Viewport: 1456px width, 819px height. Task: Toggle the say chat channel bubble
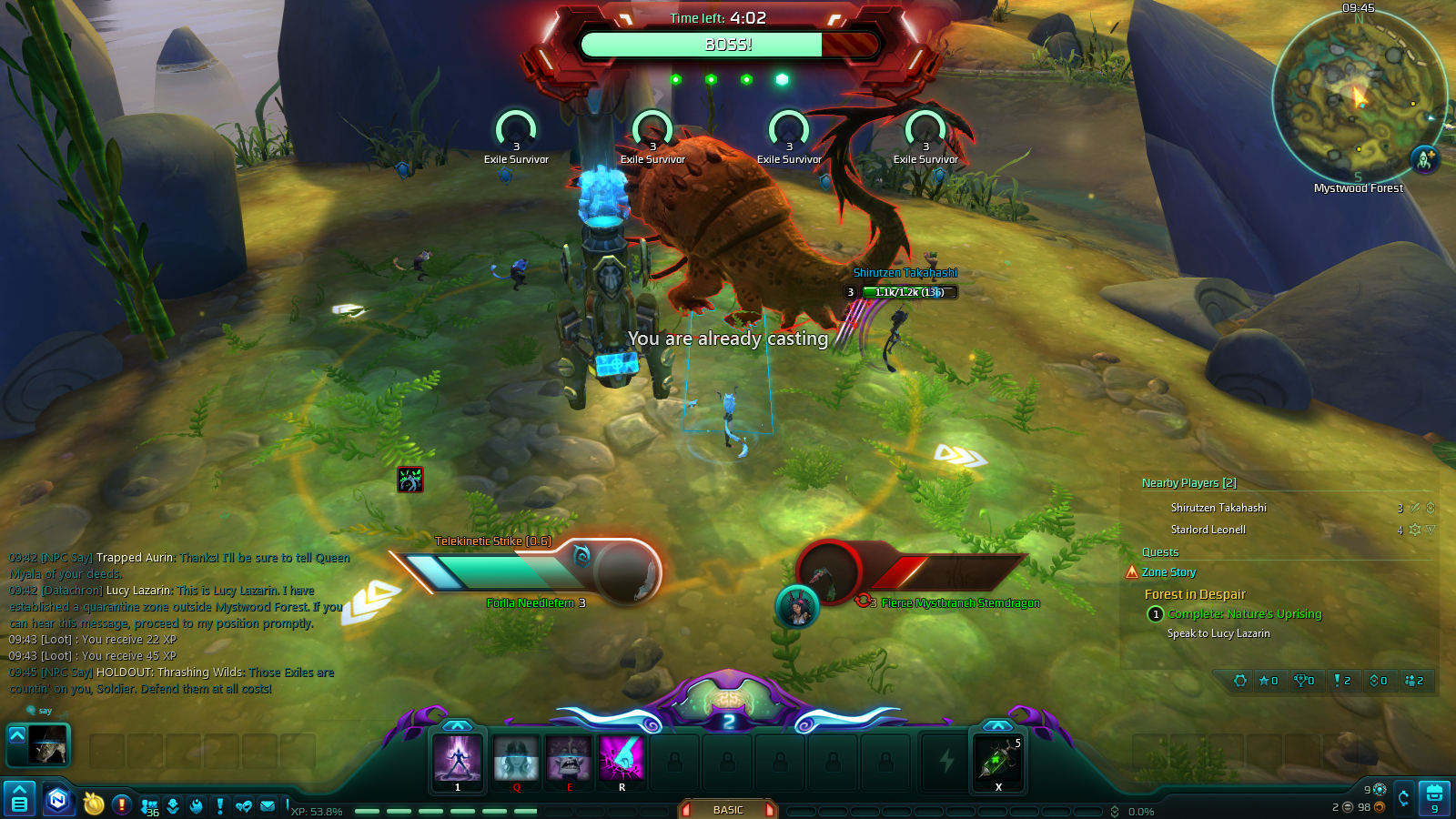(31, 710)
